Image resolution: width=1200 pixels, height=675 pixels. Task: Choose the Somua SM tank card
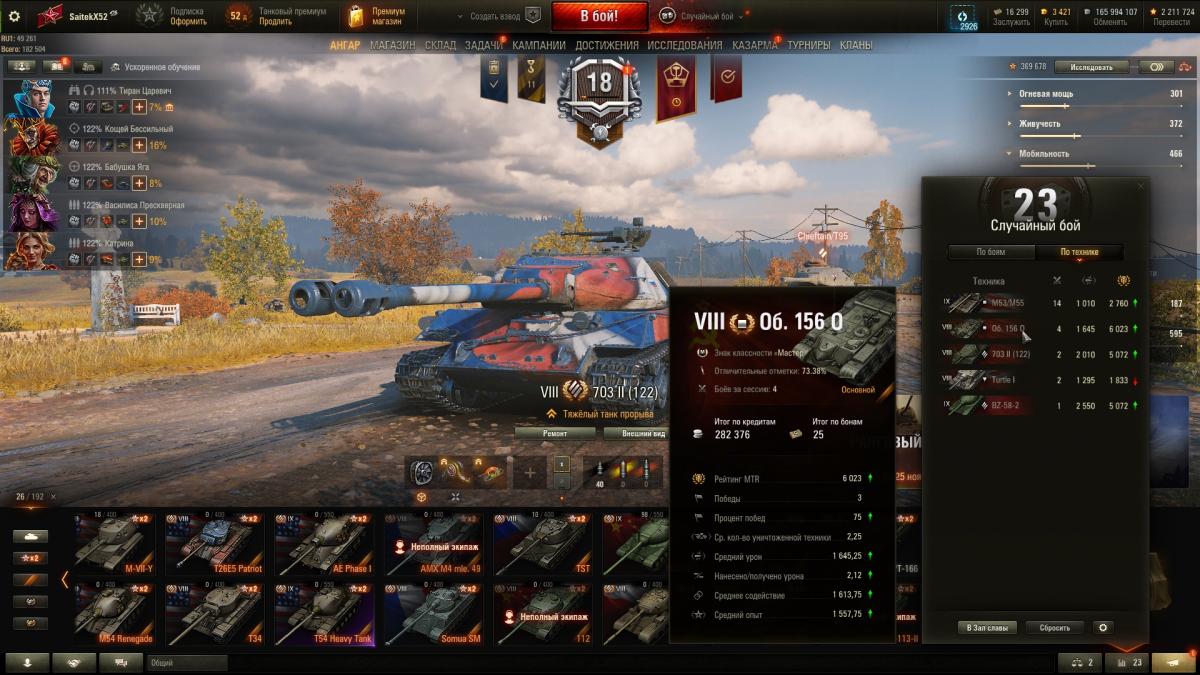pyautogui.click(x=435, y=615)
